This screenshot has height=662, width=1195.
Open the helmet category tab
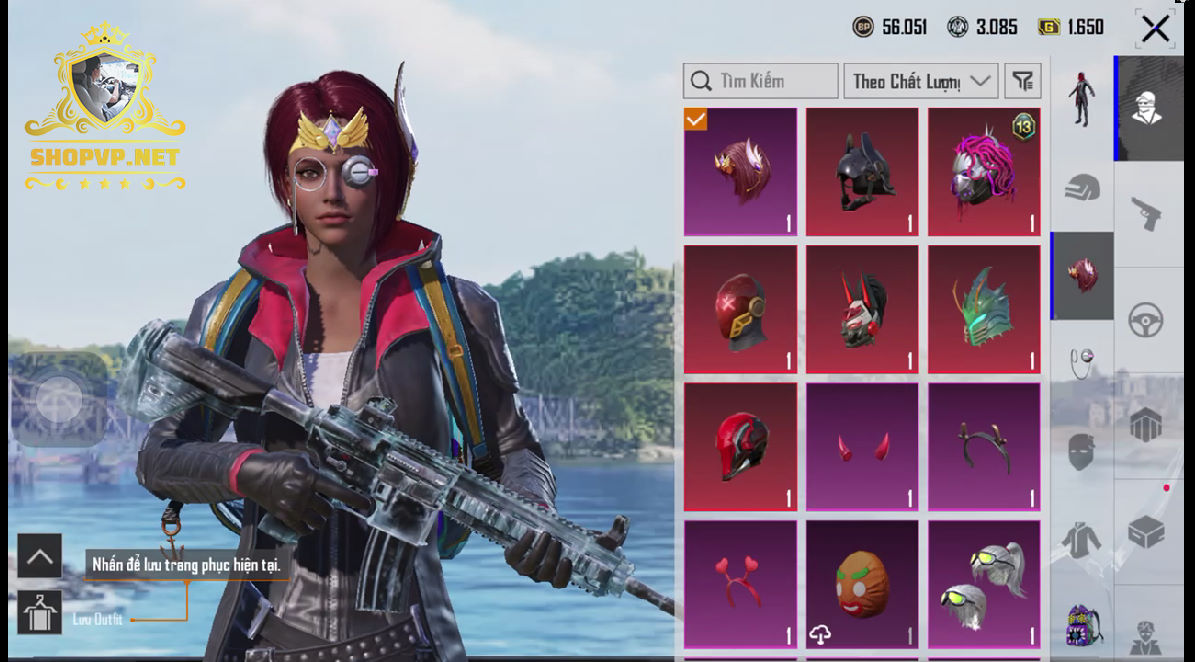tap(1081, 188)
